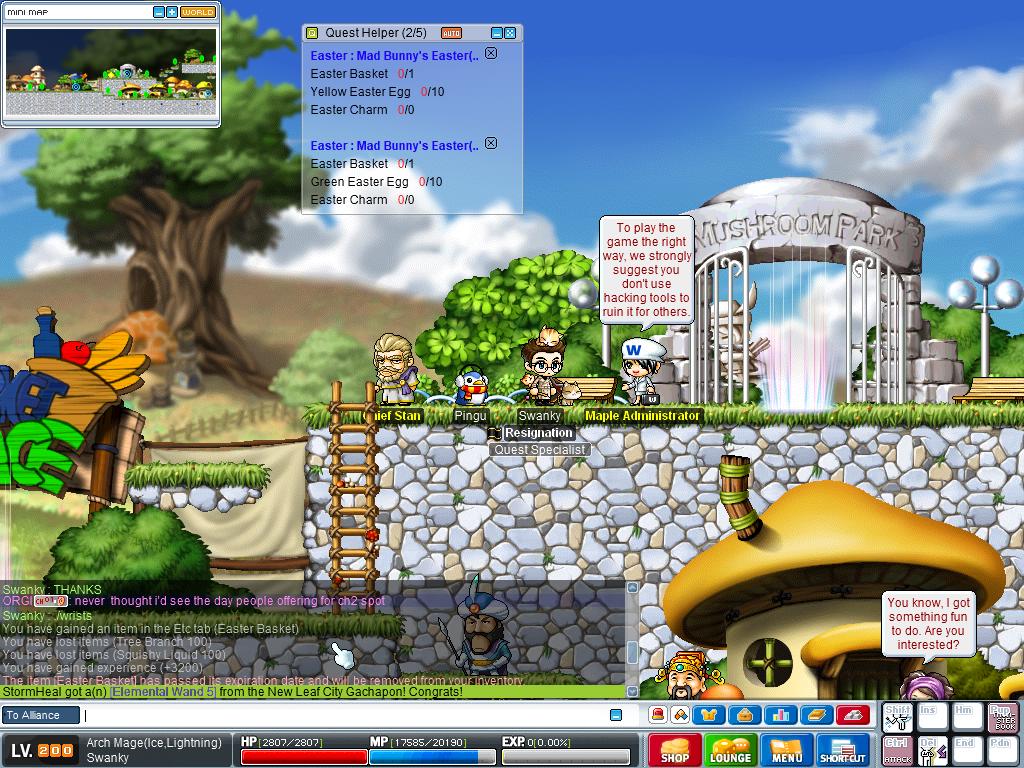Expand the mini map with plus button
The width and height of the screenshot is (1024, 768).
tap(172, 12)
